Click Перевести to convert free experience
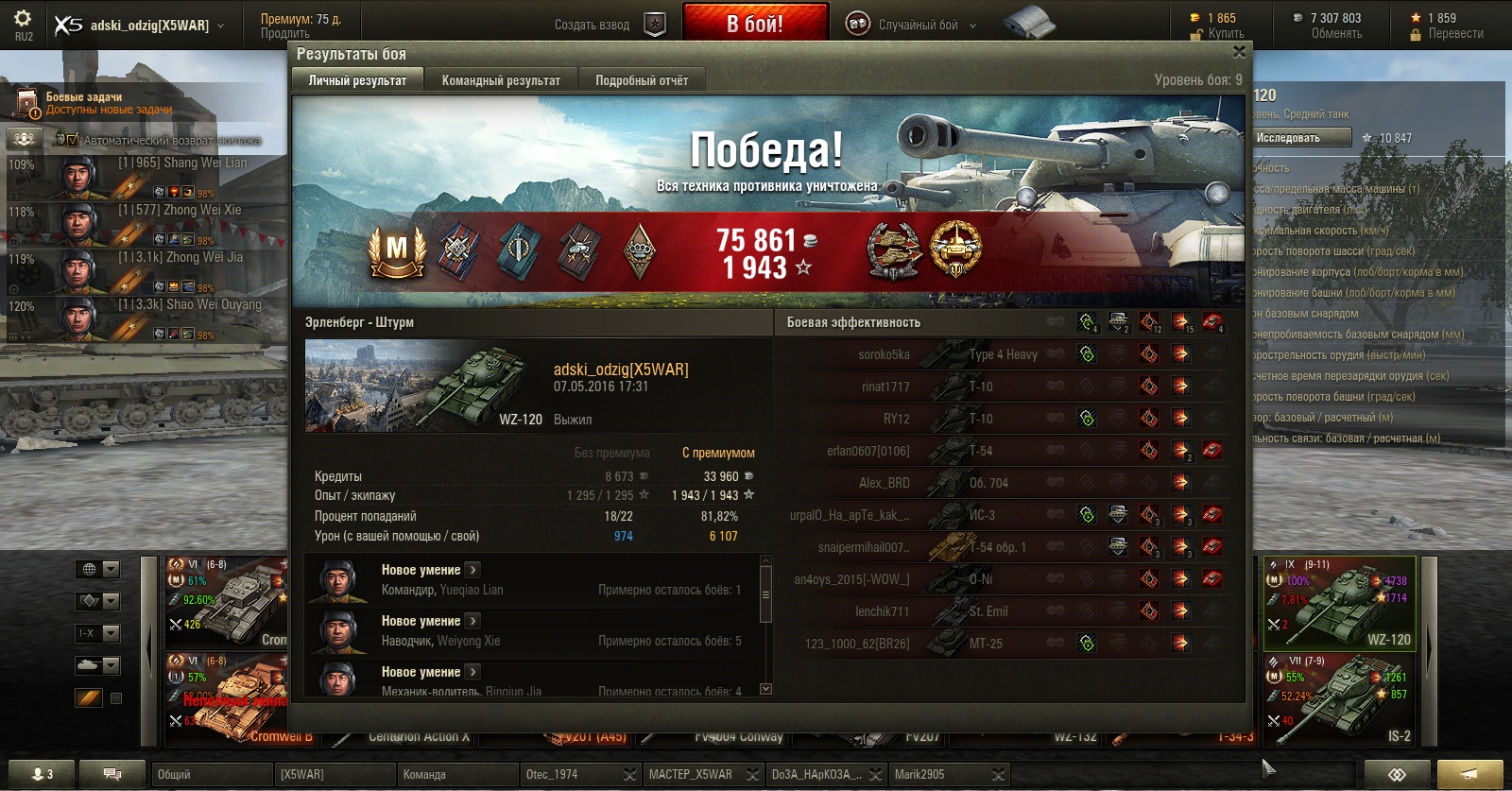The image size is (1512, 791). [1455, 34]
